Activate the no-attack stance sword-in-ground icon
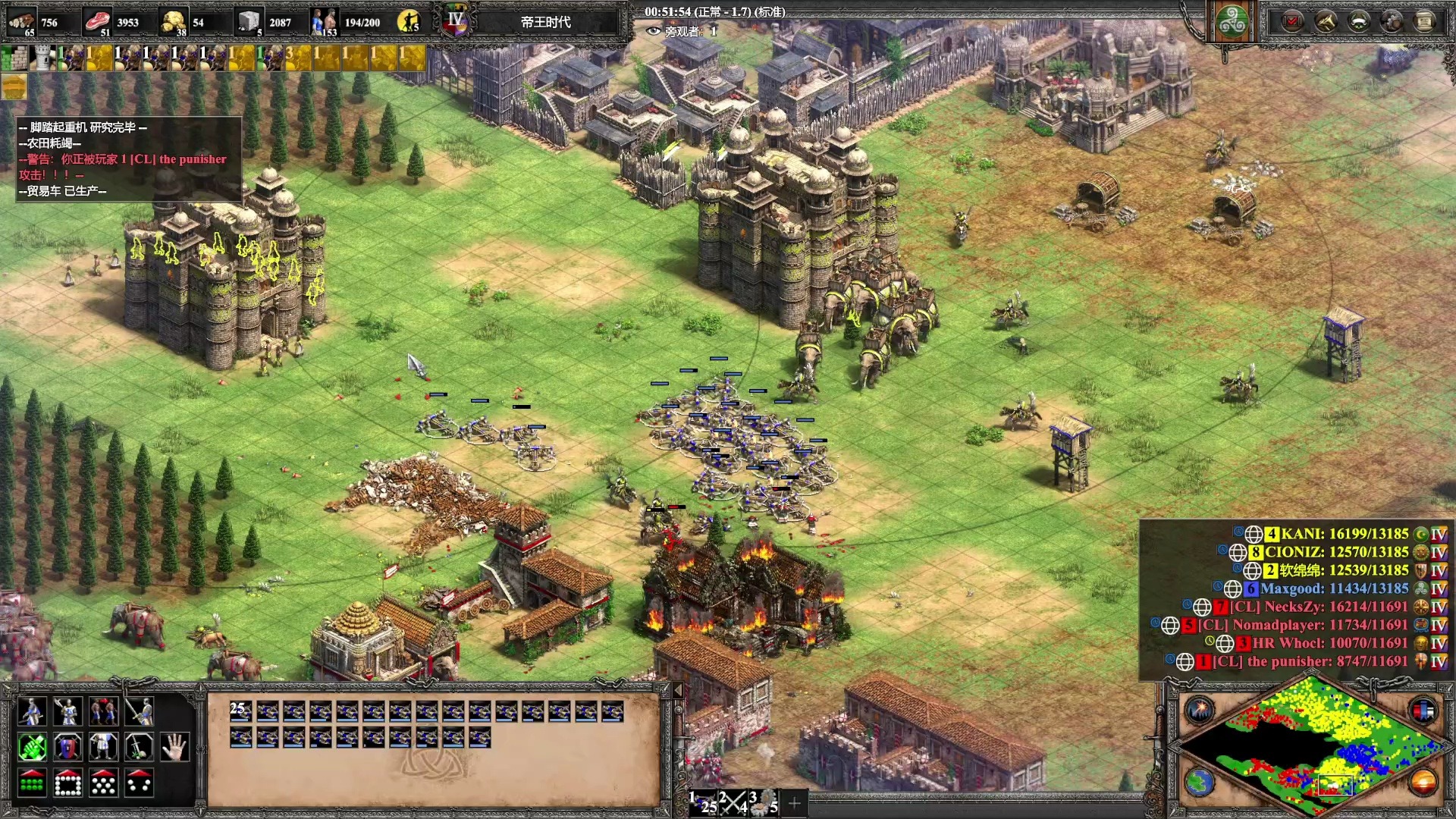The width and height of the screenshot is (1456, 819). (139, 748)
